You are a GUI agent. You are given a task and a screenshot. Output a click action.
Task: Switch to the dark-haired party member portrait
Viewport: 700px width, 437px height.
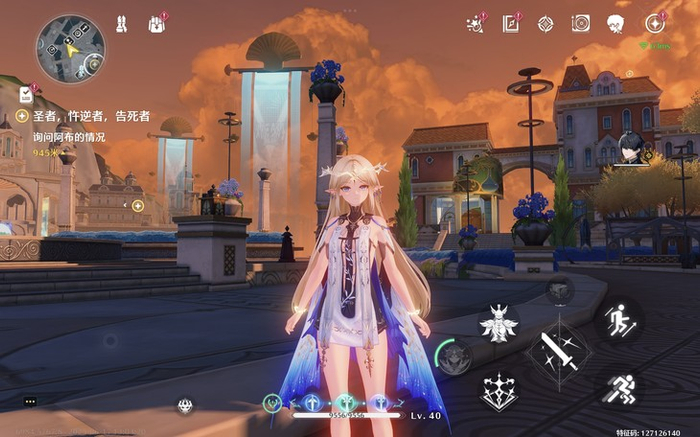click(x=629, y=149)
